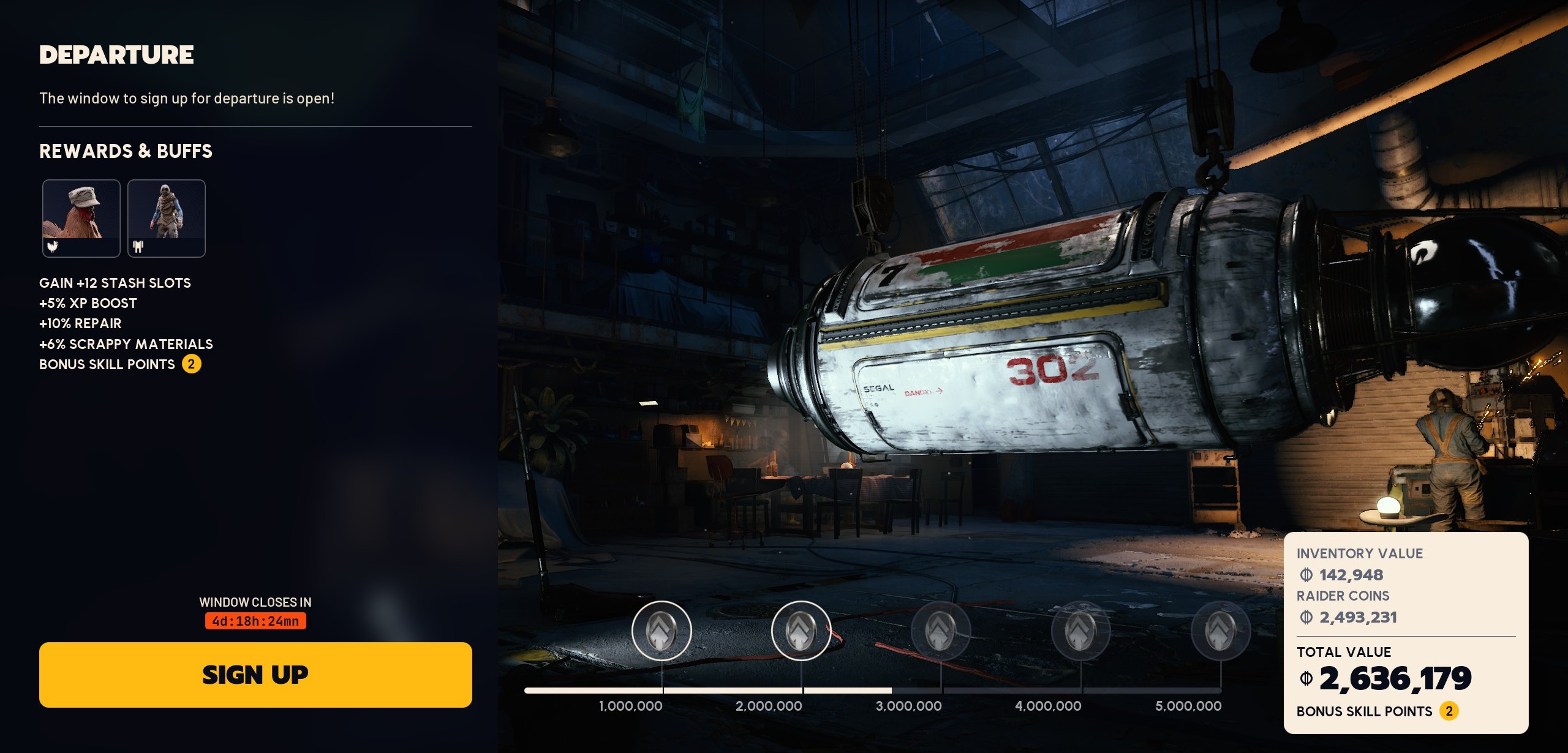
Task: View the 4,000,000 milestone medallion
Action: pos(1081,631)
